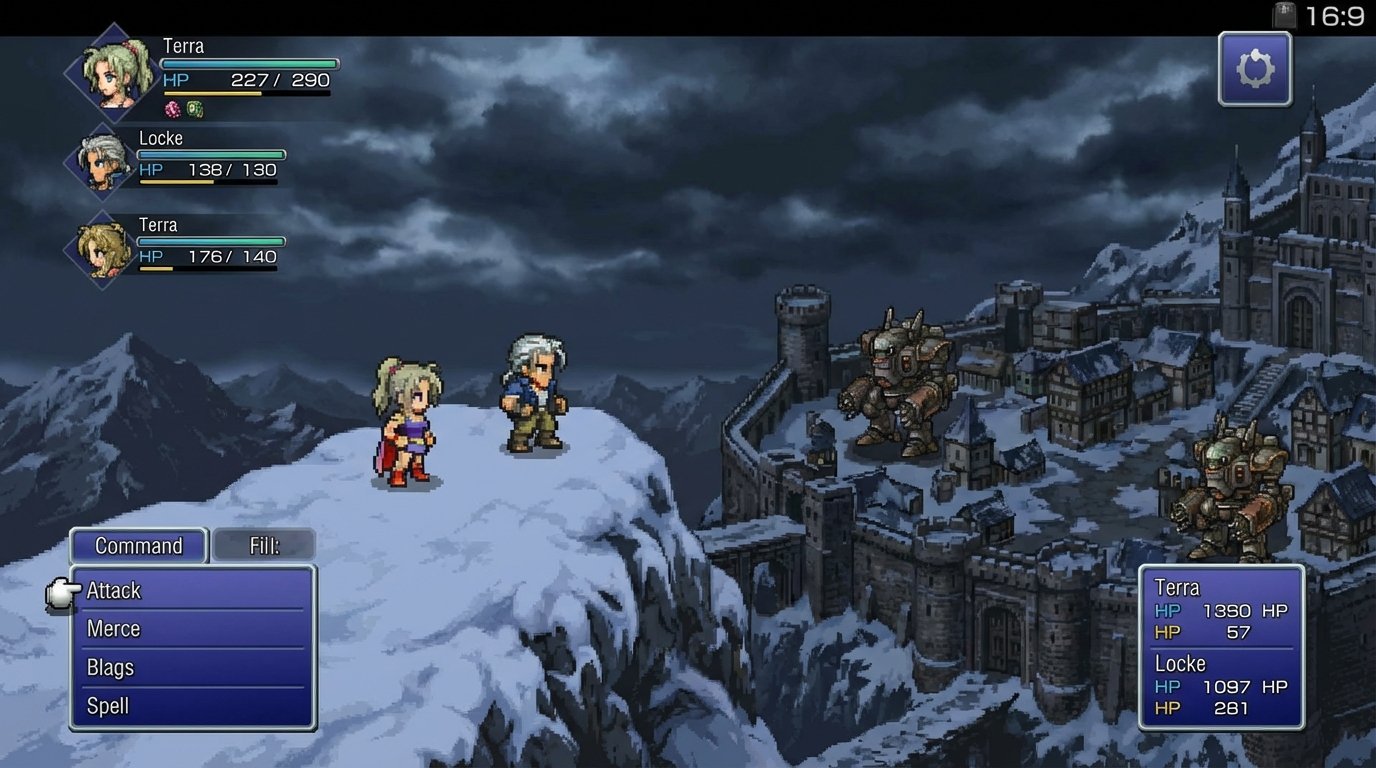Open the gear settings button
This screenshot has width=1376, height=768.
tap(1255, 69)
